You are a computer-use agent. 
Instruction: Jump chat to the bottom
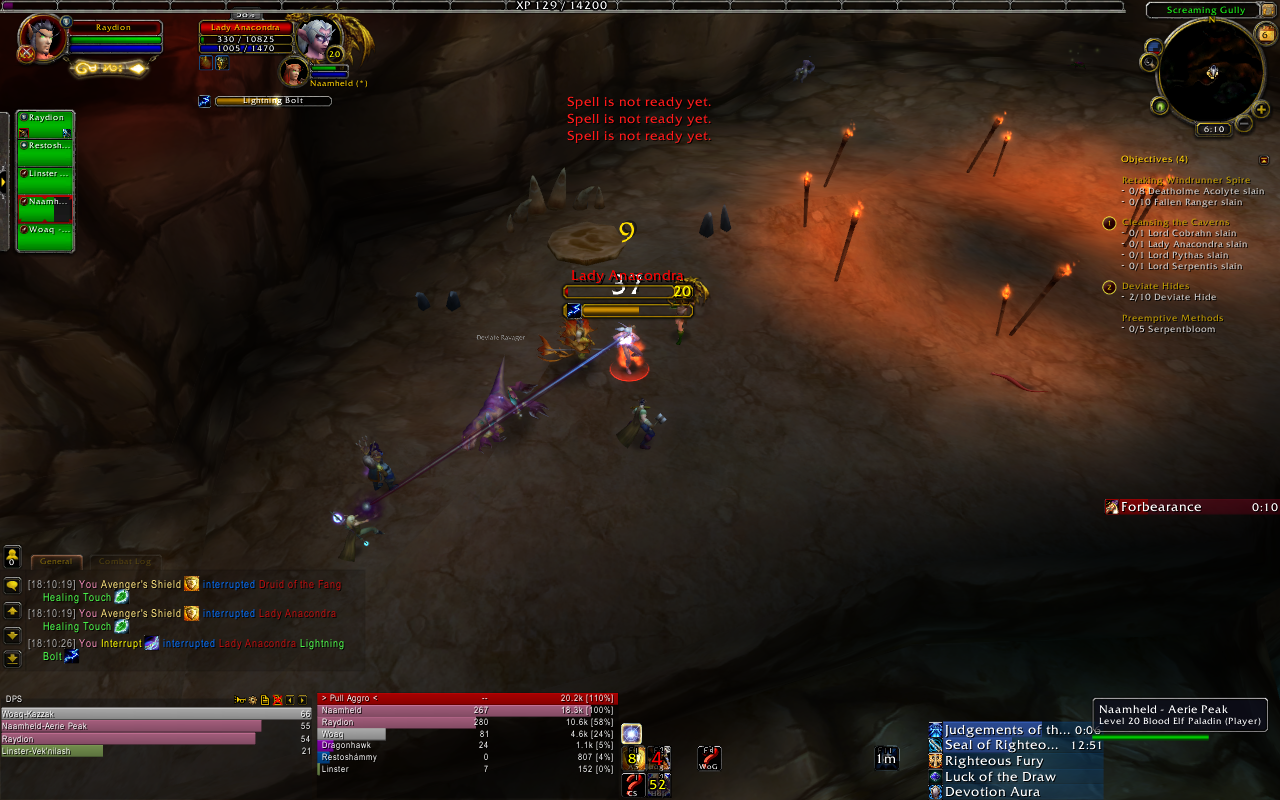point(12,658)
